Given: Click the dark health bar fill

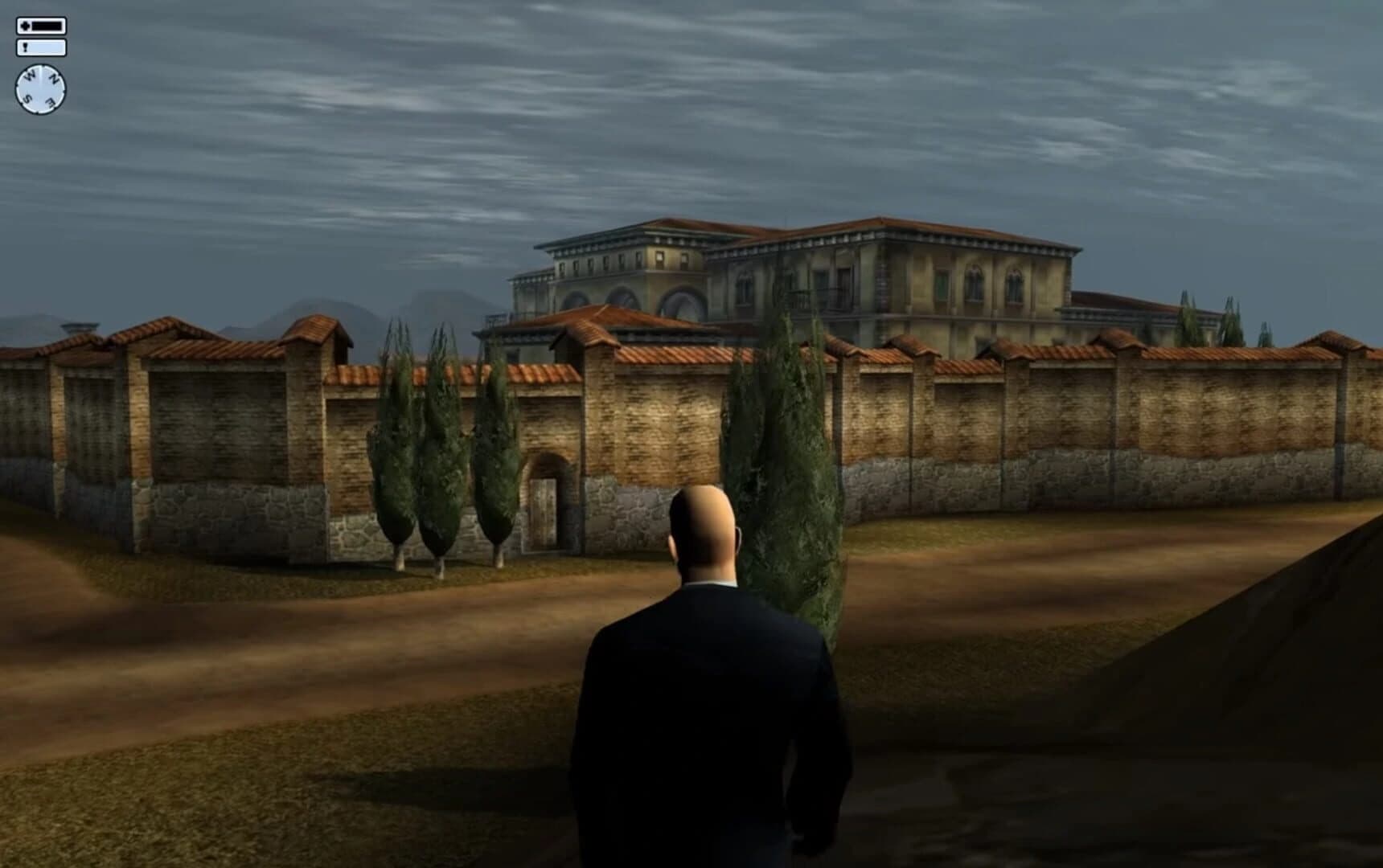Looking at the screenshot, I should coord(47,26).
